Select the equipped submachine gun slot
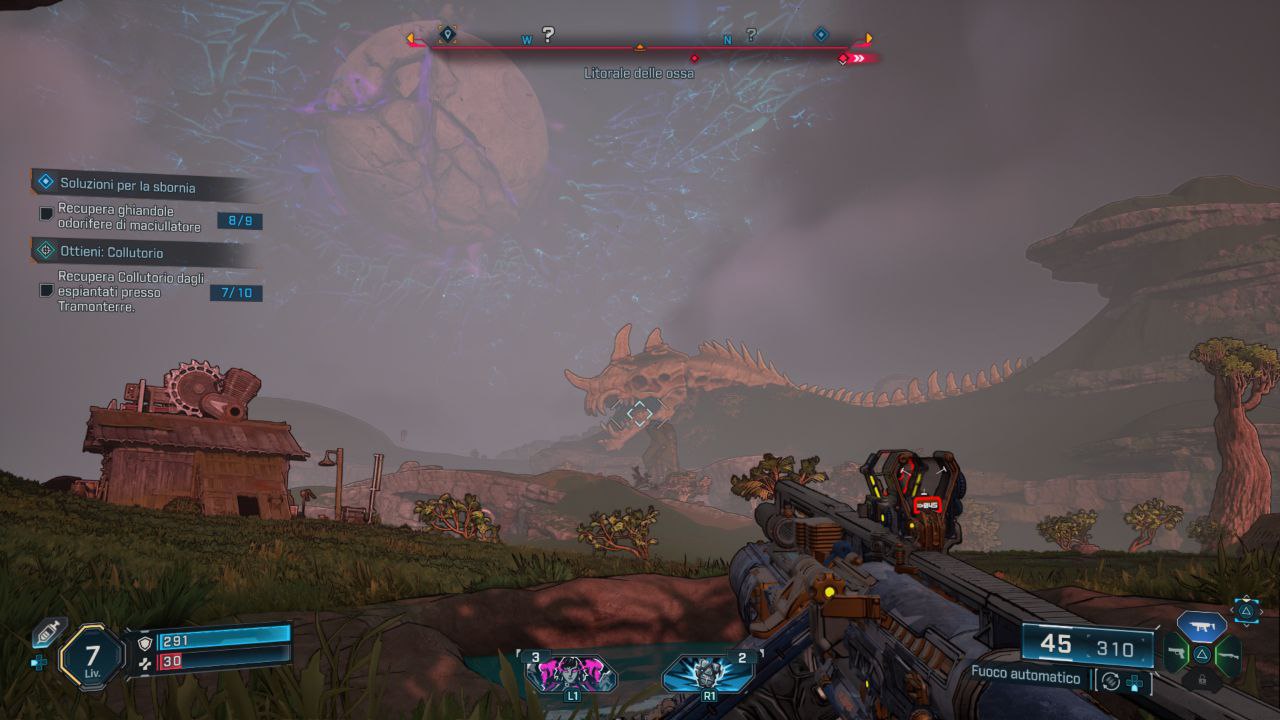This screenshot has height=720, width=1280. [1201, 627]
